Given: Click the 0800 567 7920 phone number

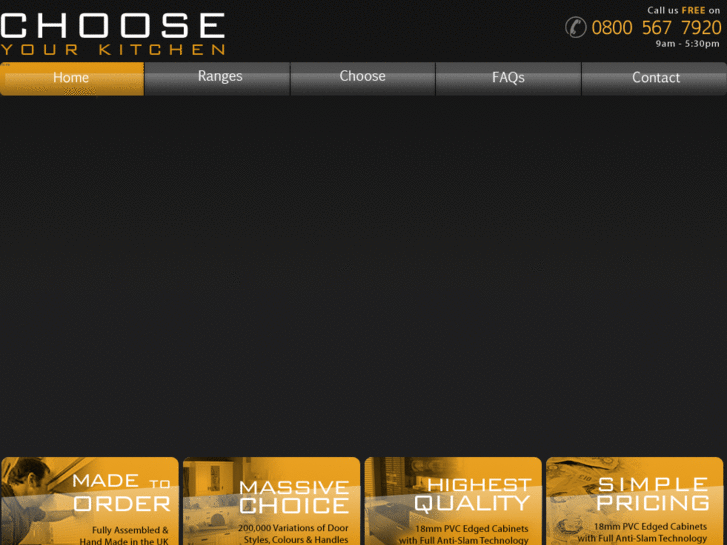Looking at the screenshot, I should coord(655,27).
